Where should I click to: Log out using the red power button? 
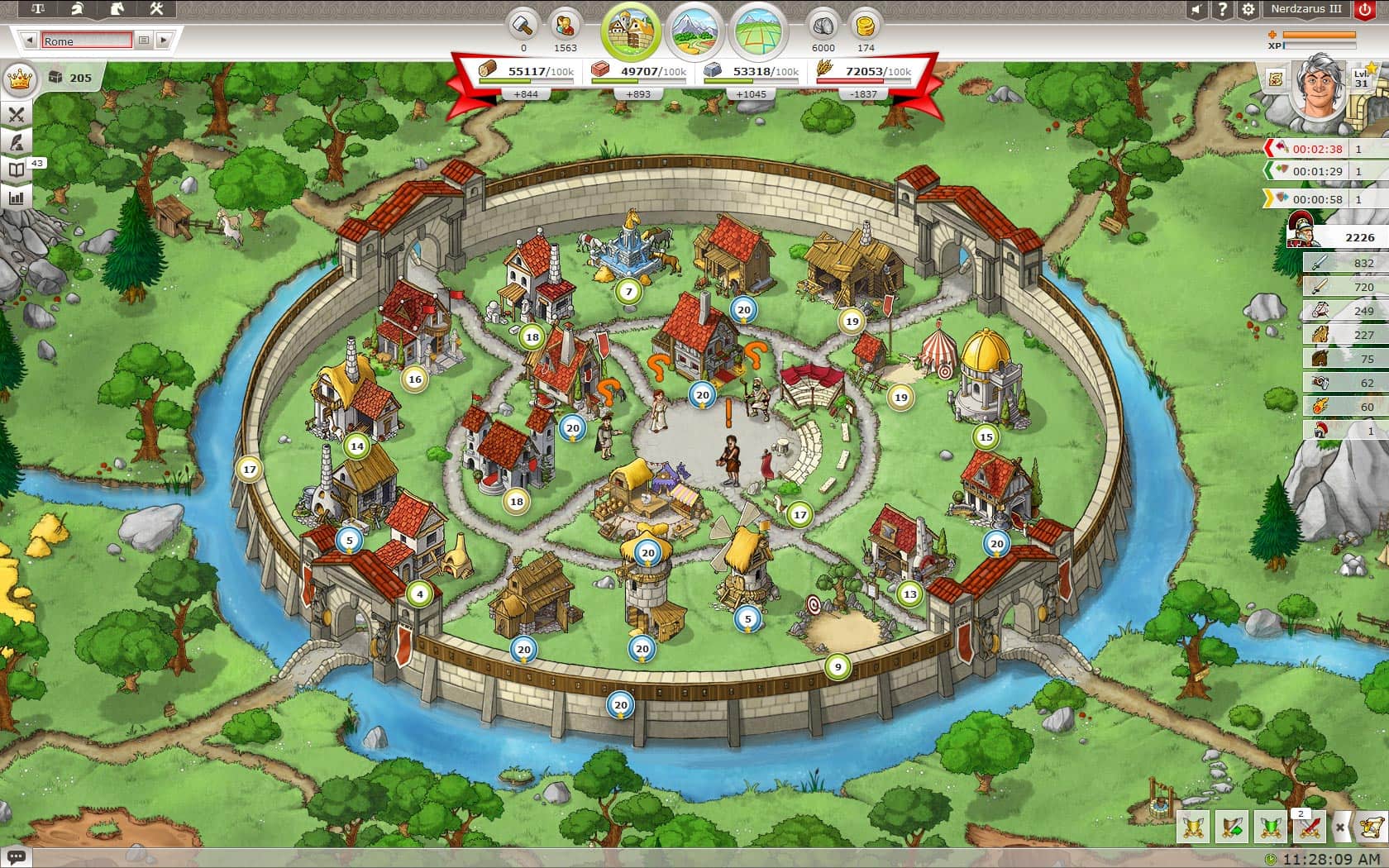(x=1365, y=10)
